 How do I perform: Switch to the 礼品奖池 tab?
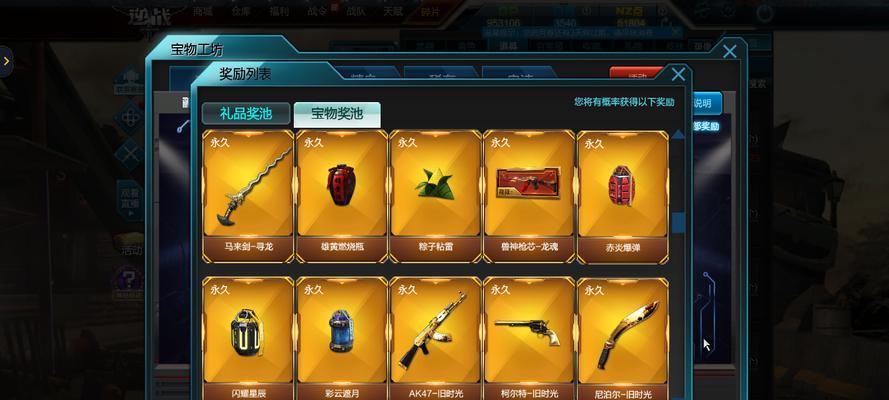tap(245, 114)
